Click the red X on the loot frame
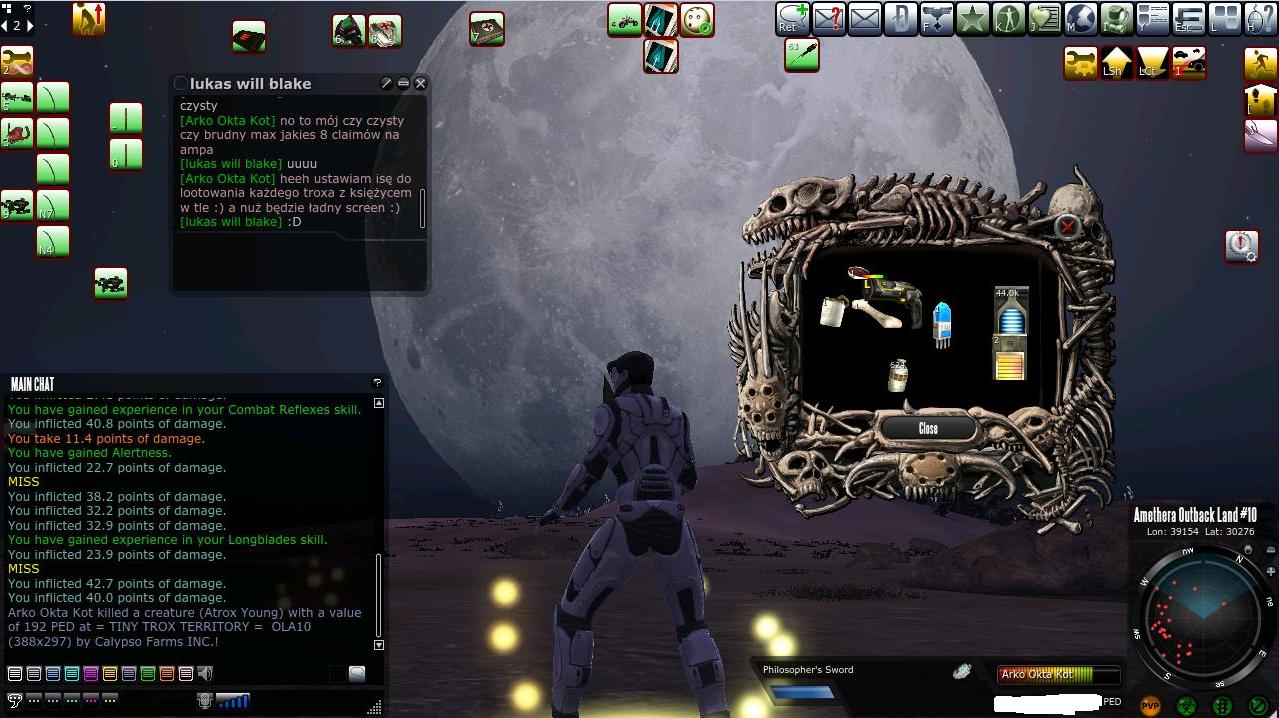The width and height of the screenshot is (1279, 718). coord(1067,227)
